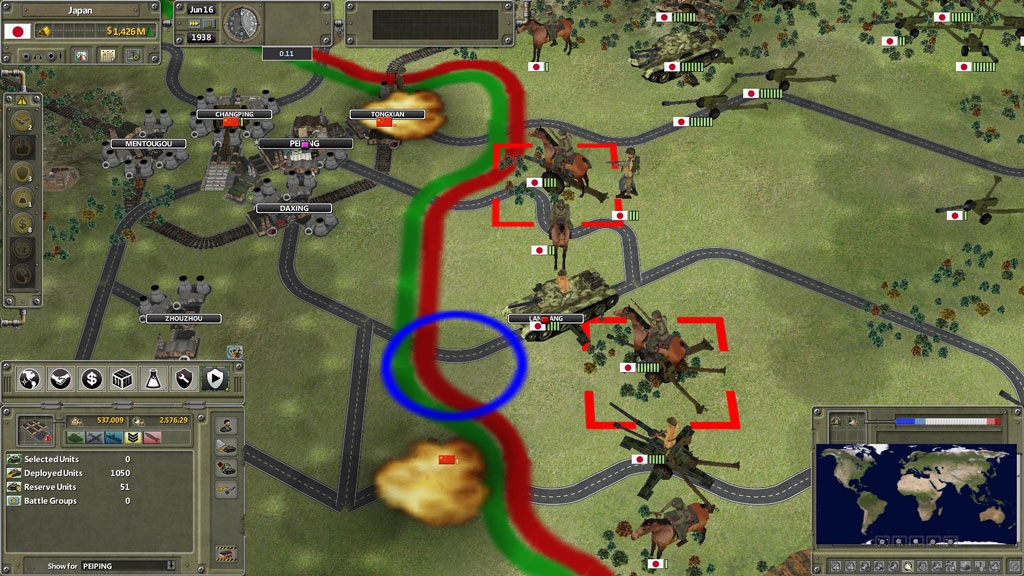Select the dollar coin alert icon
1024x576 pixels.
click(x=22, y=223)
